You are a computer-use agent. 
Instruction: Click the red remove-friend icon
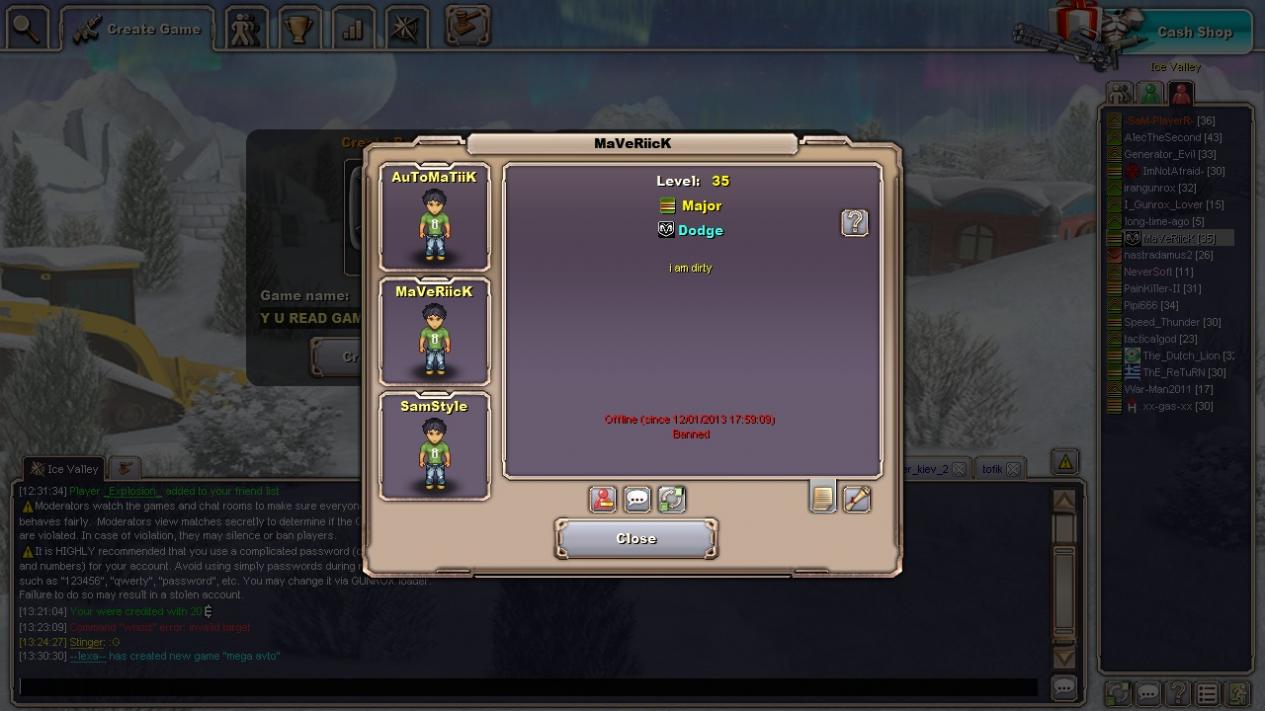click(x=603, y=499)
